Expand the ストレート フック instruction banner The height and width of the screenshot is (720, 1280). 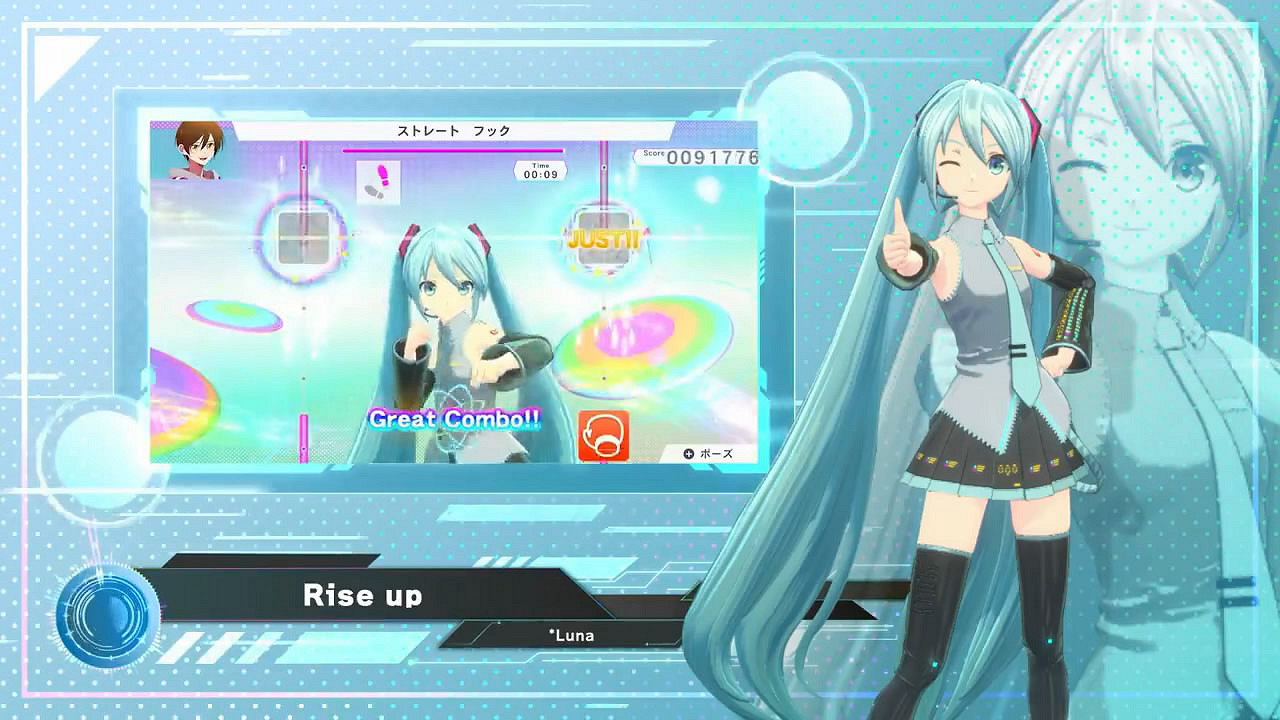452,131
